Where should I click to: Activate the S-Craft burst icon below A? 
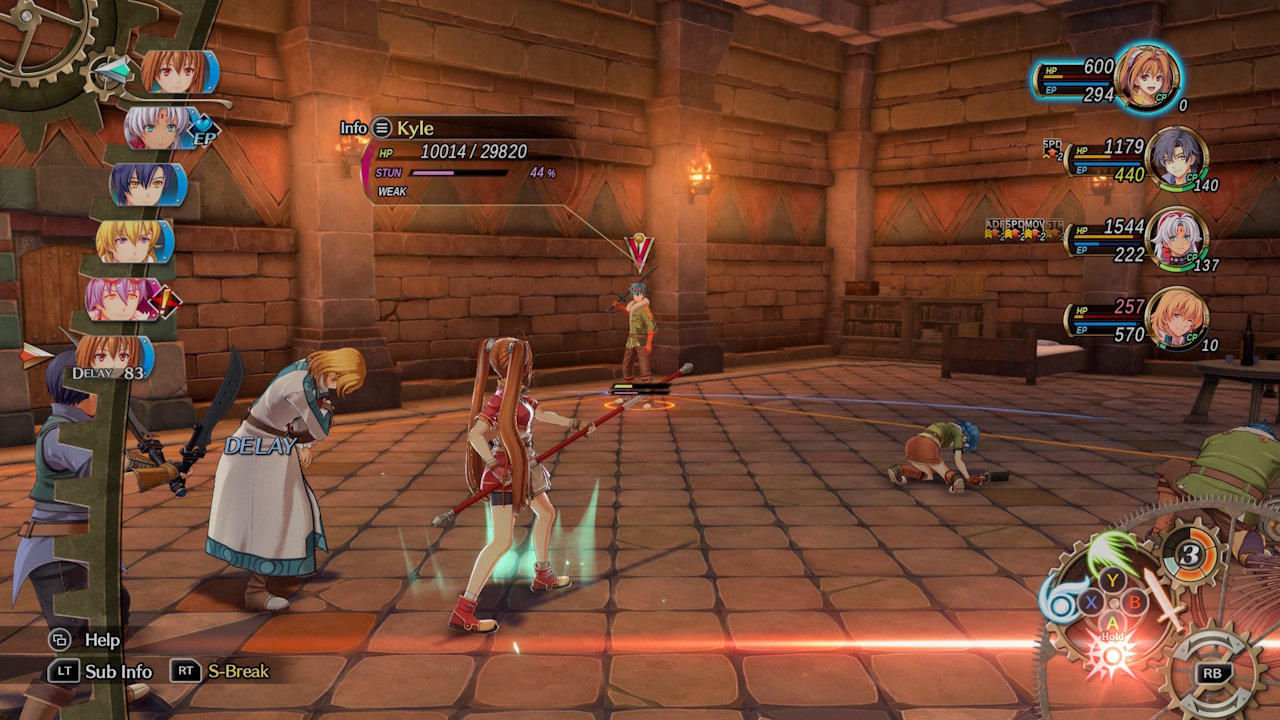(x=1110, y=655)
